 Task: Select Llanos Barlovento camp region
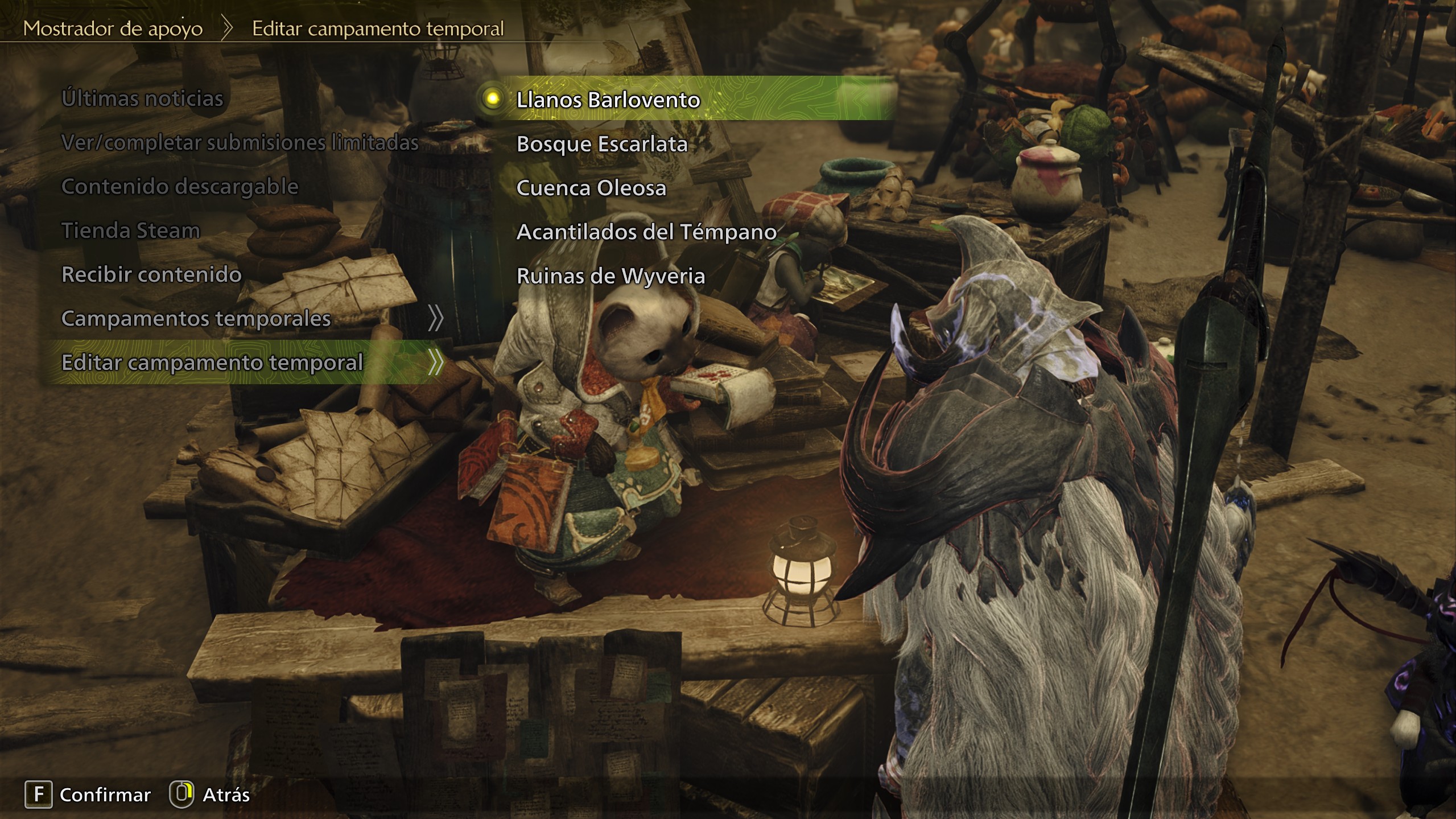point(608,100)
